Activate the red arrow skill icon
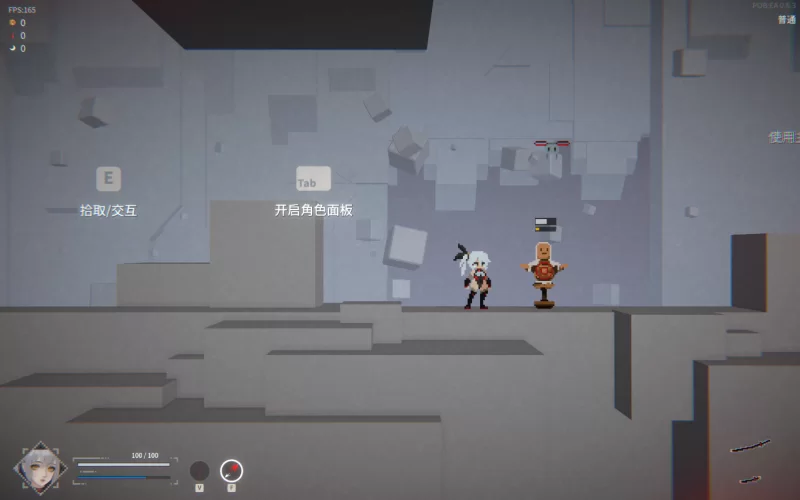The image size is (800, 500). click(x=231, y=470)
